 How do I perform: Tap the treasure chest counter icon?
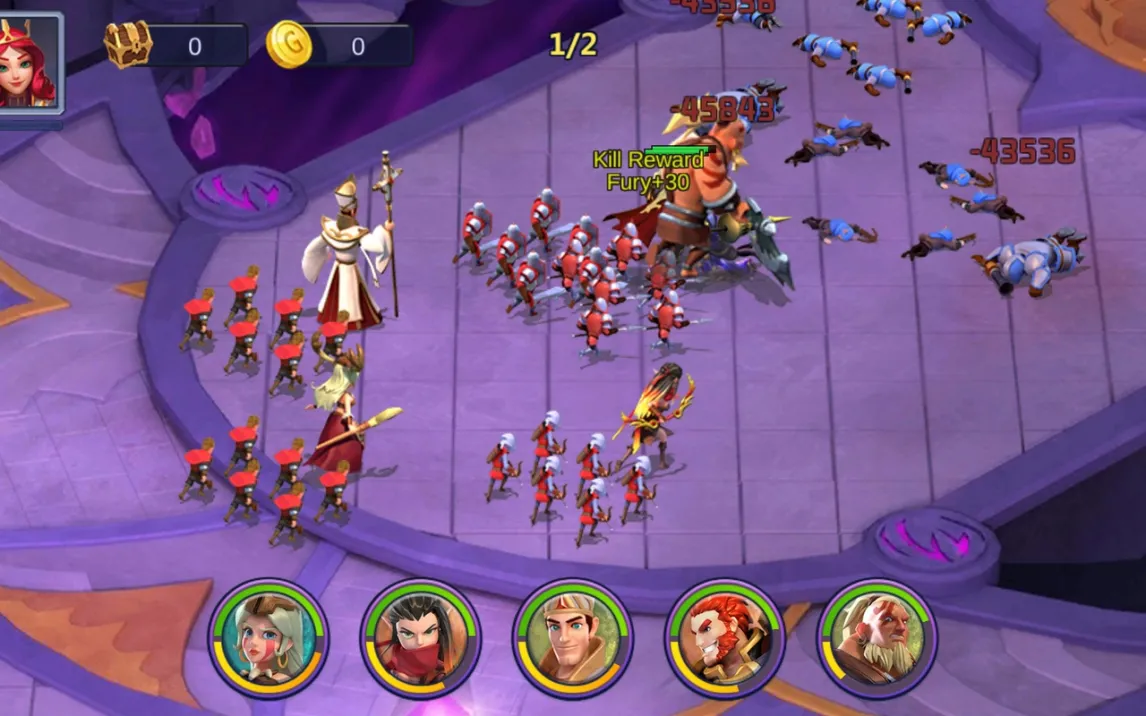(x=128, y=45)
